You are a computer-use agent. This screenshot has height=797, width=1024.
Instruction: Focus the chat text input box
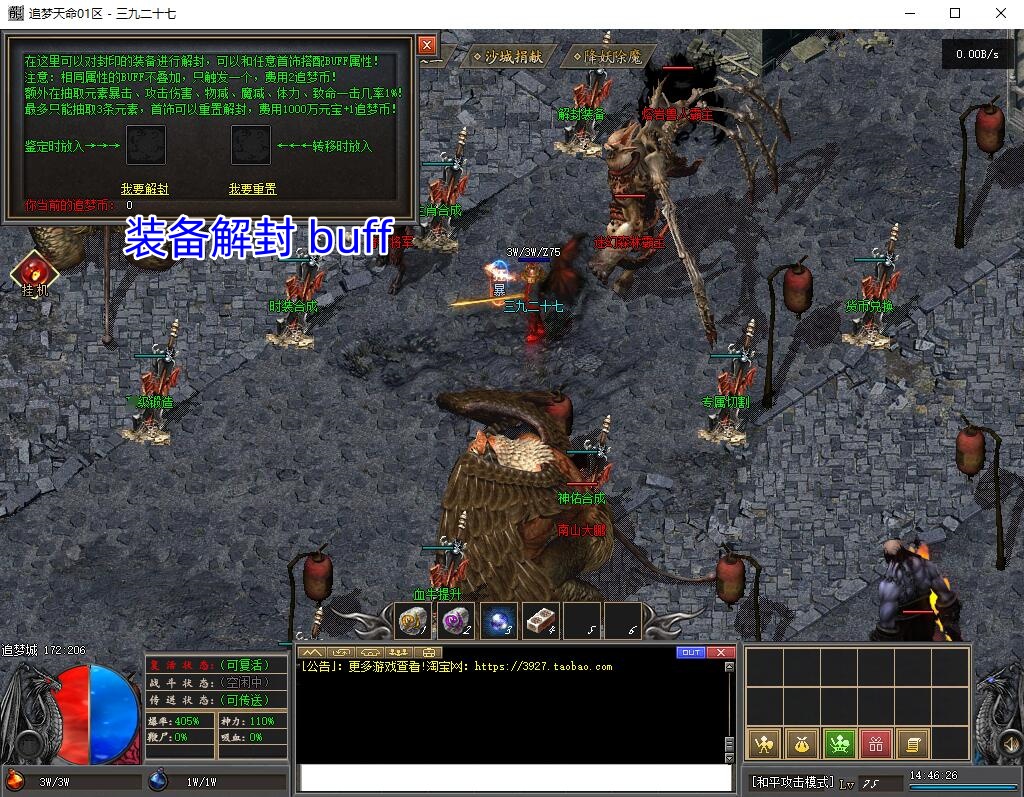point(515,778)
